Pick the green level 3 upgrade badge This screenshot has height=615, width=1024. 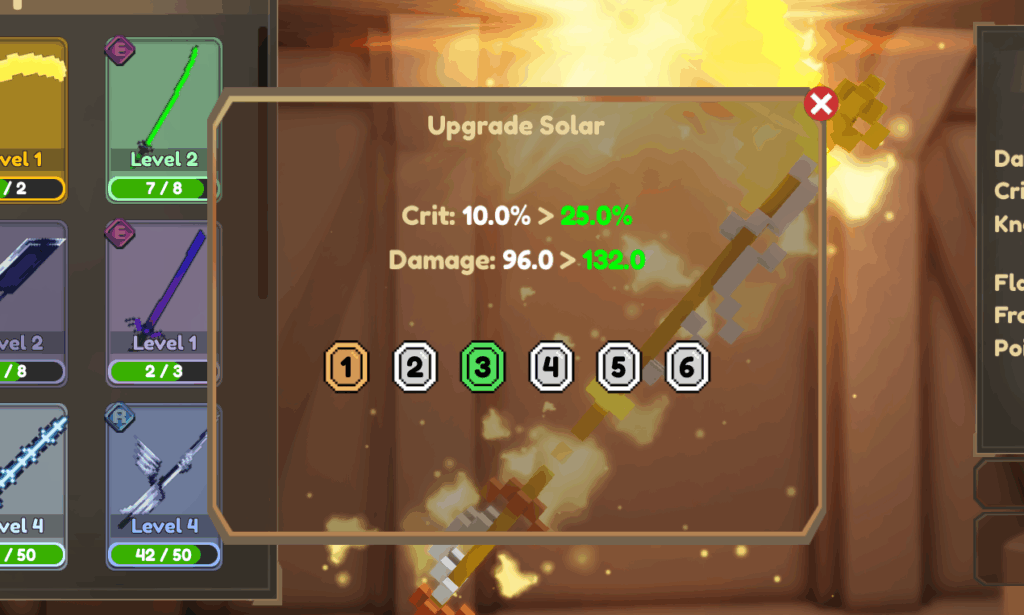click(x=482, y=368)
